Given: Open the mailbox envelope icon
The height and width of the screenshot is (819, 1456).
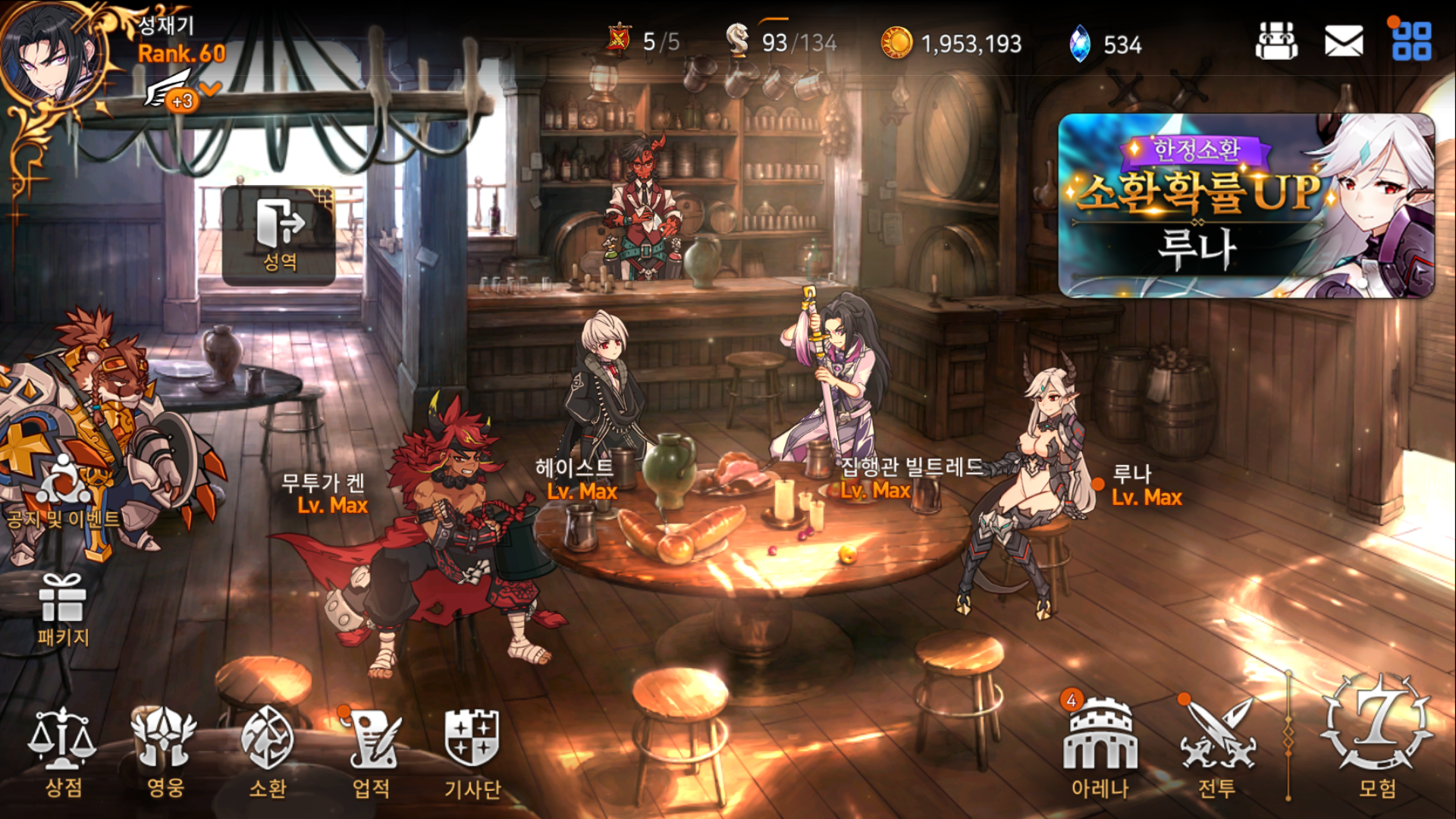Looking at the screenshot, I should click(1343, 41).
